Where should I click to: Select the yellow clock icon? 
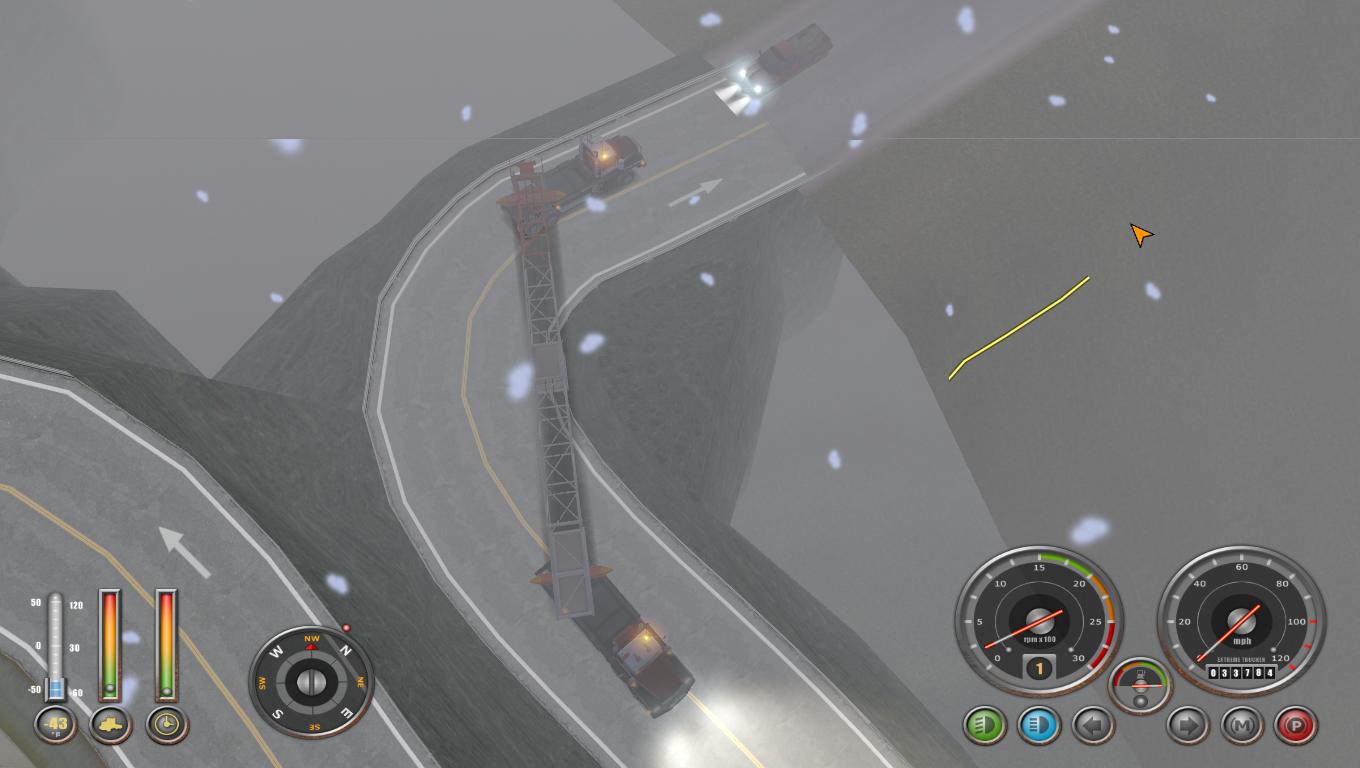tap(167, 724)
